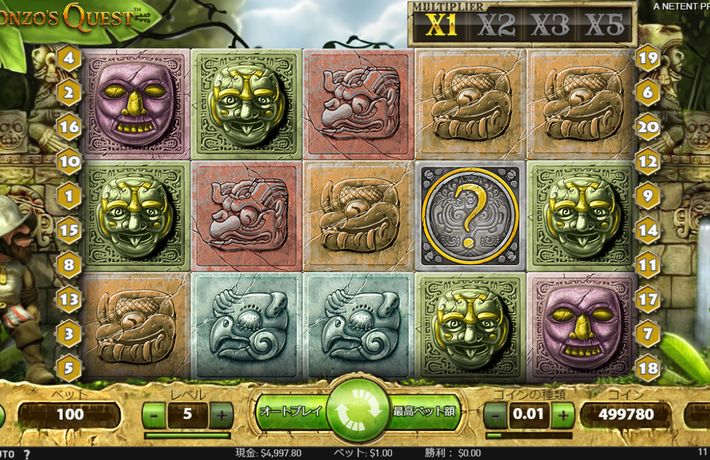Decrease the bet level with minus
710x460 pixels.
pos(154,414)
